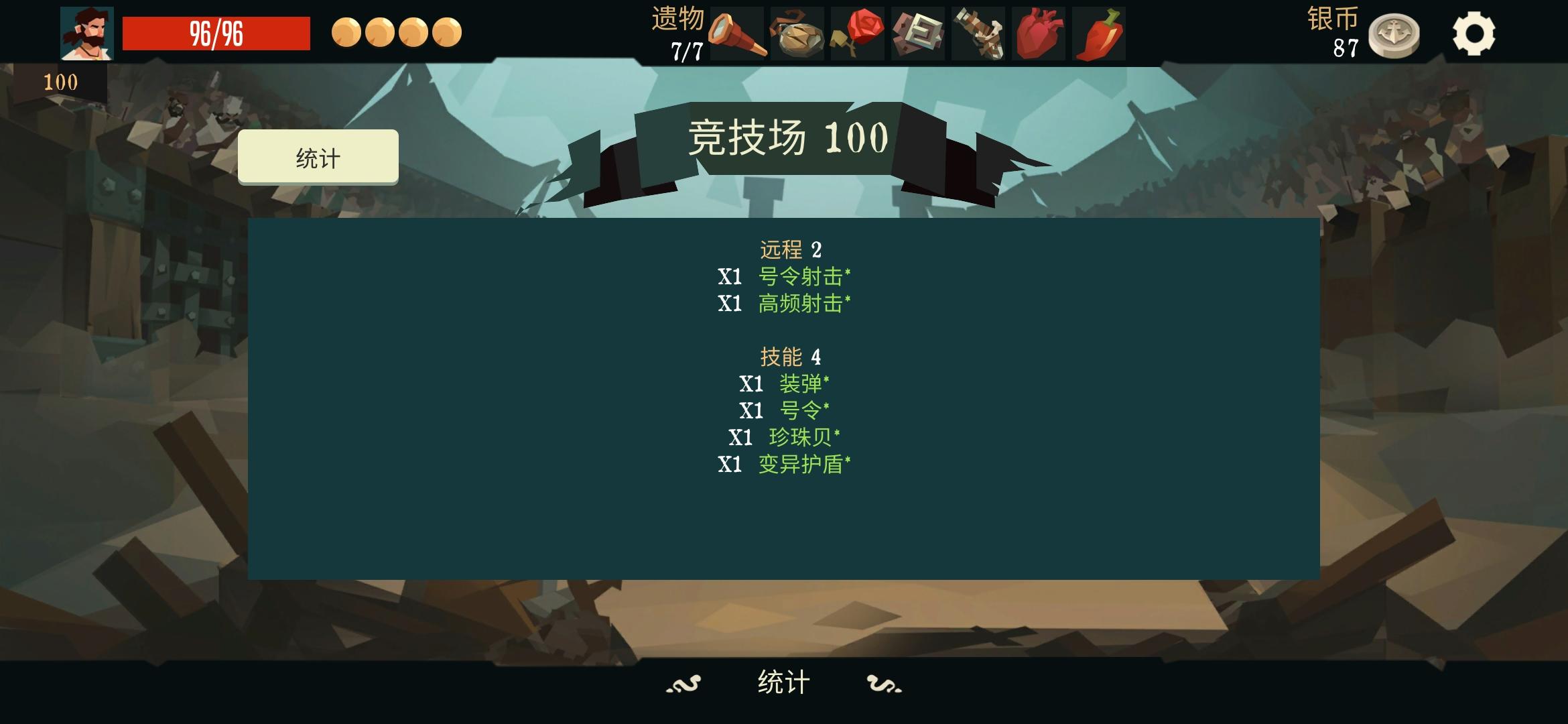This screenshot has width=1568, height=724.
Task: View the heart relic details
Action: pyautogui.click(x=1037, y=32)
